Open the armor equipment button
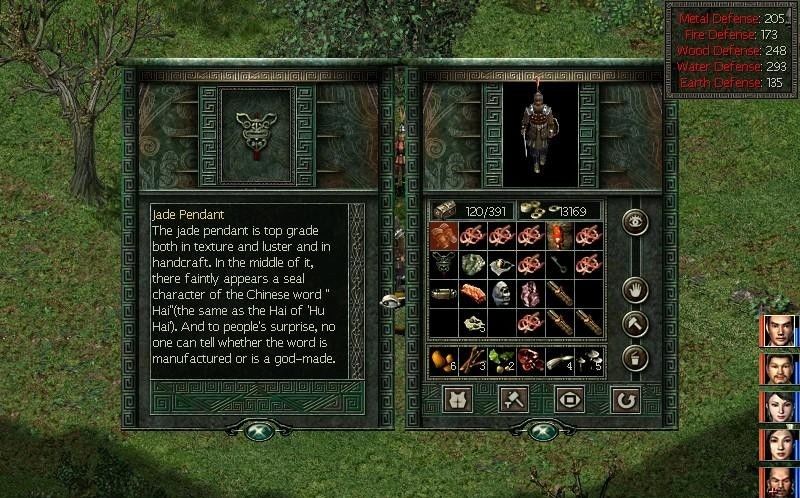This screenshot has width=800, height=498. coord(458,400)
